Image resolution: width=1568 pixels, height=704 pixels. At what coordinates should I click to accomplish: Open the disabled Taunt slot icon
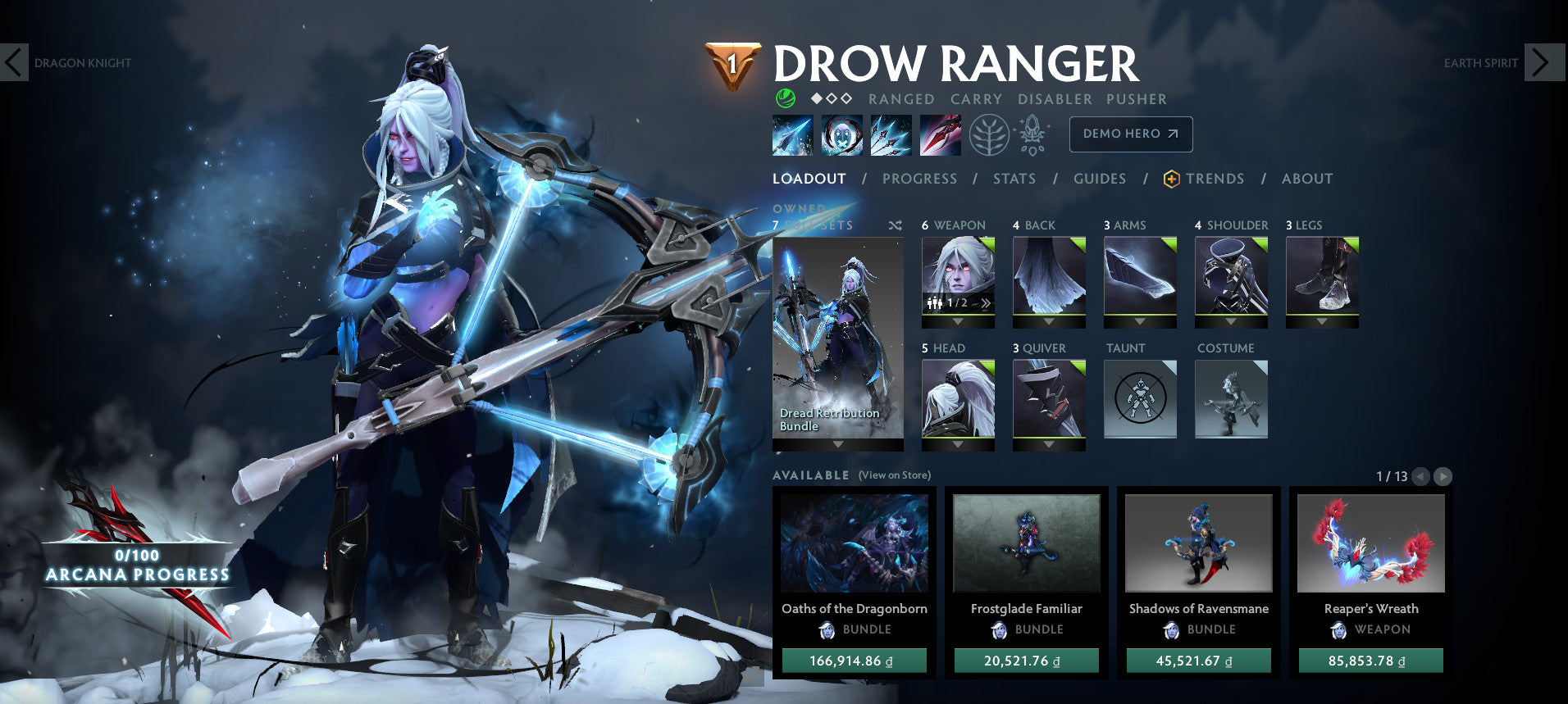pos(1140,399)
